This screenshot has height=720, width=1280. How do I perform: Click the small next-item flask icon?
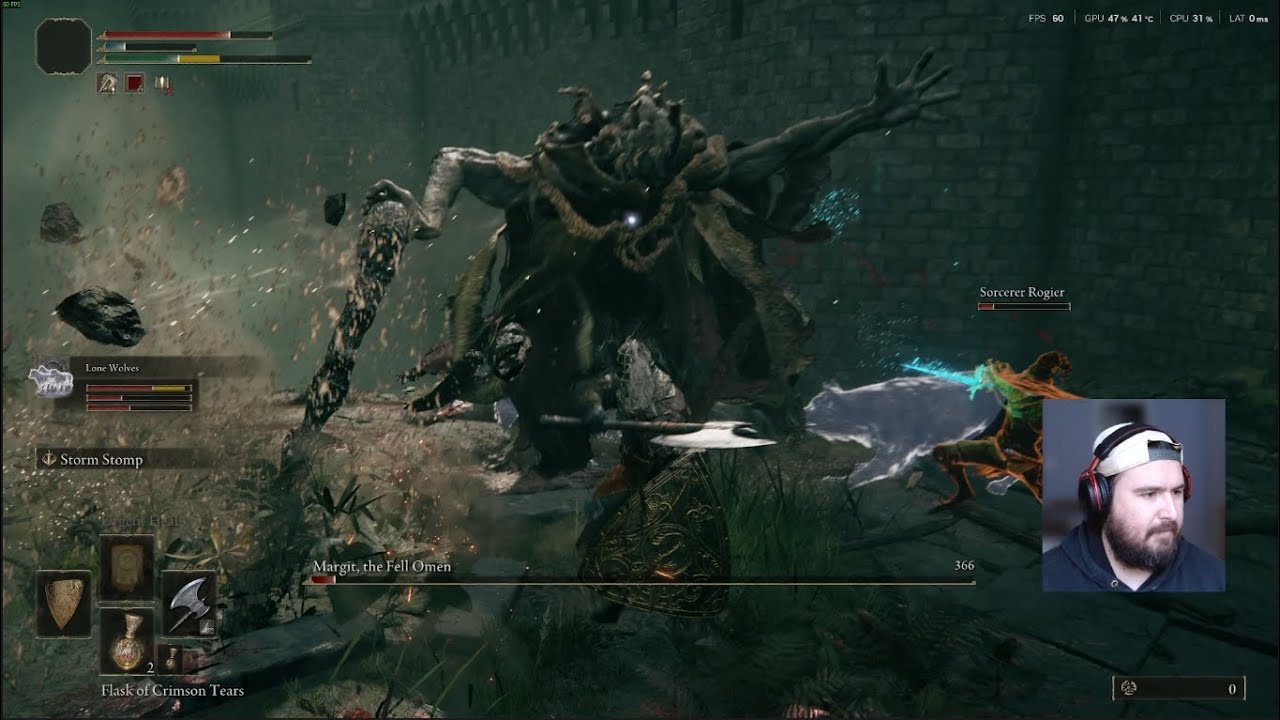click(172, 658)
